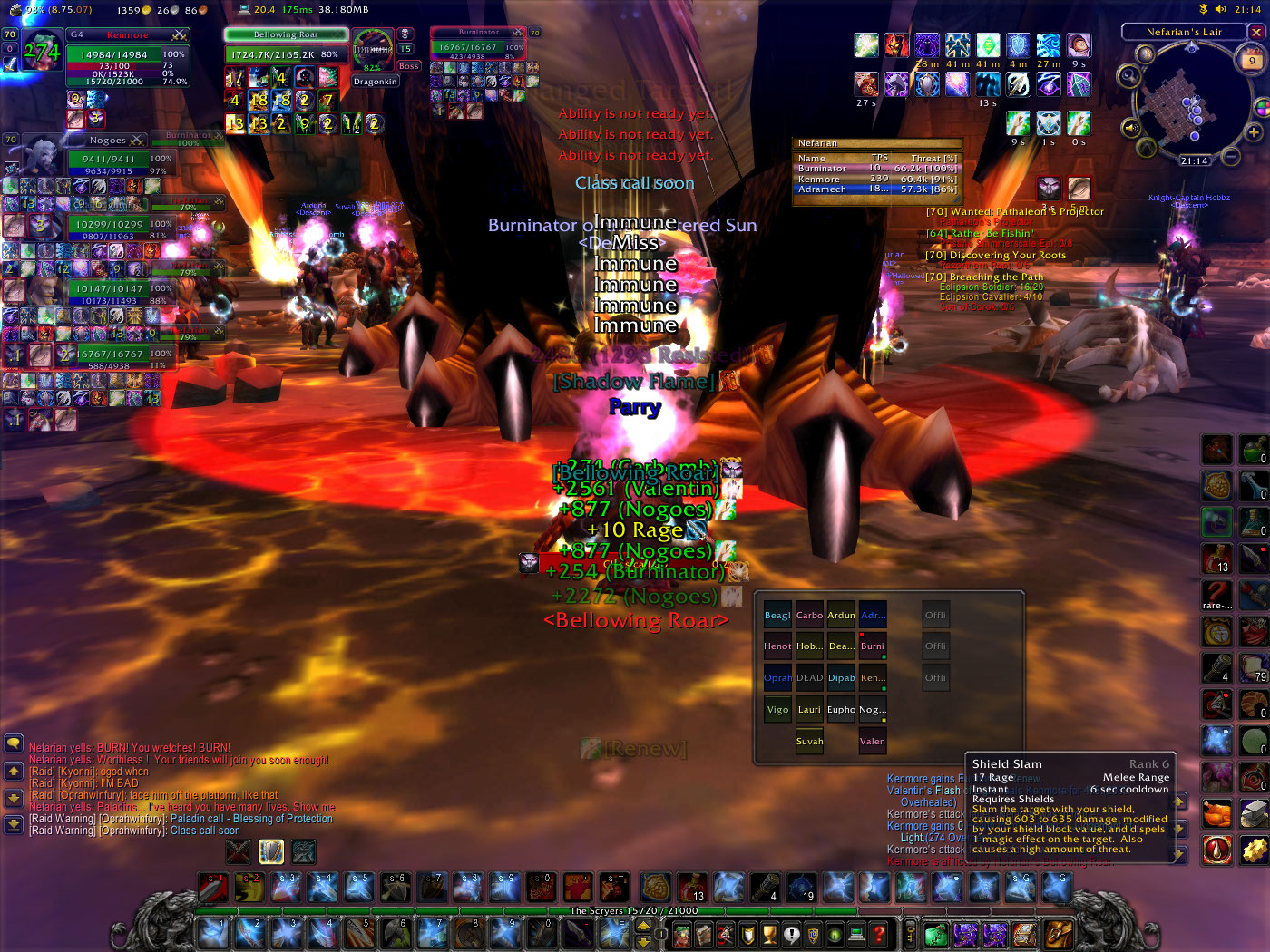Select Valen in the raid grid

pos(872,742)
